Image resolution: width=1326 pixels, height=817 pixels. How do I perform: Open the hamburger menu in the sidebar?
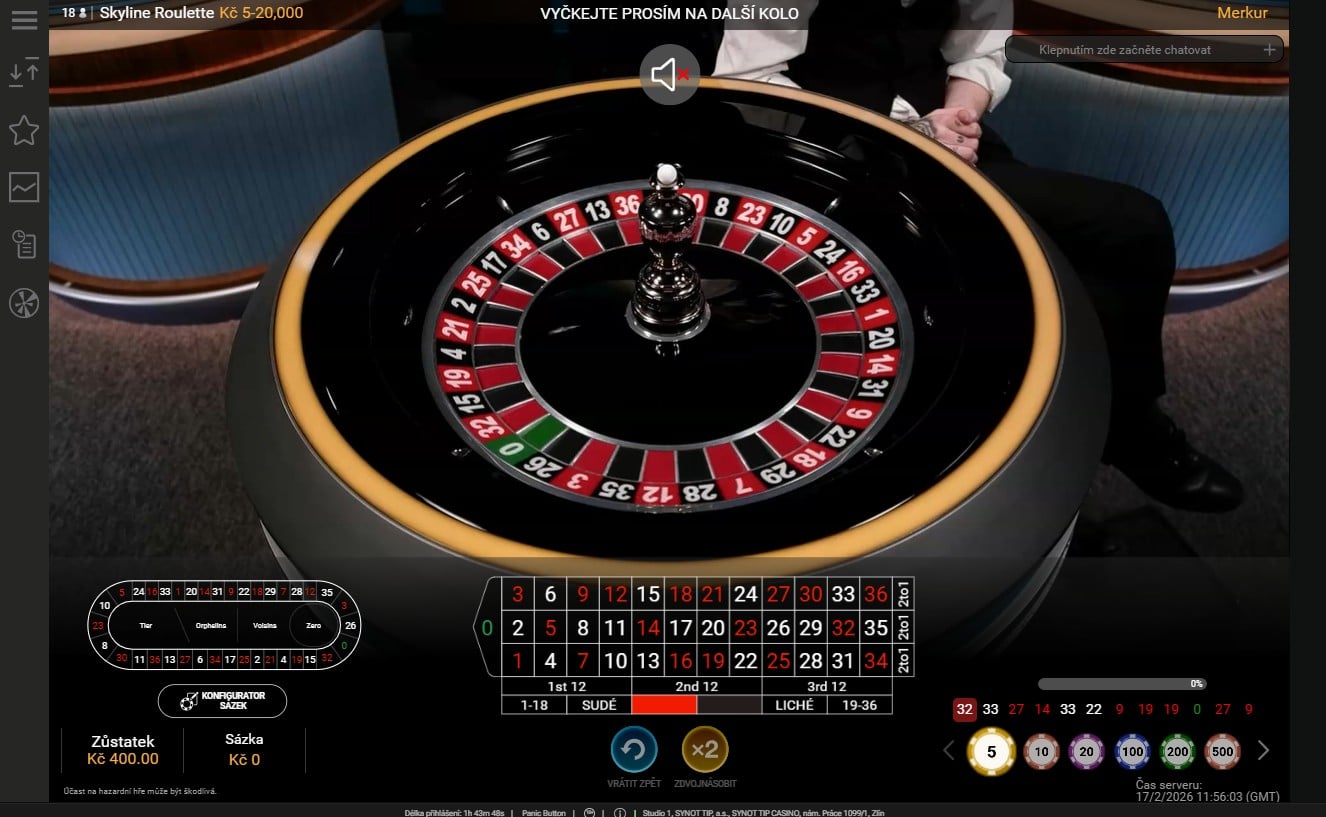(x=24, y=20)
